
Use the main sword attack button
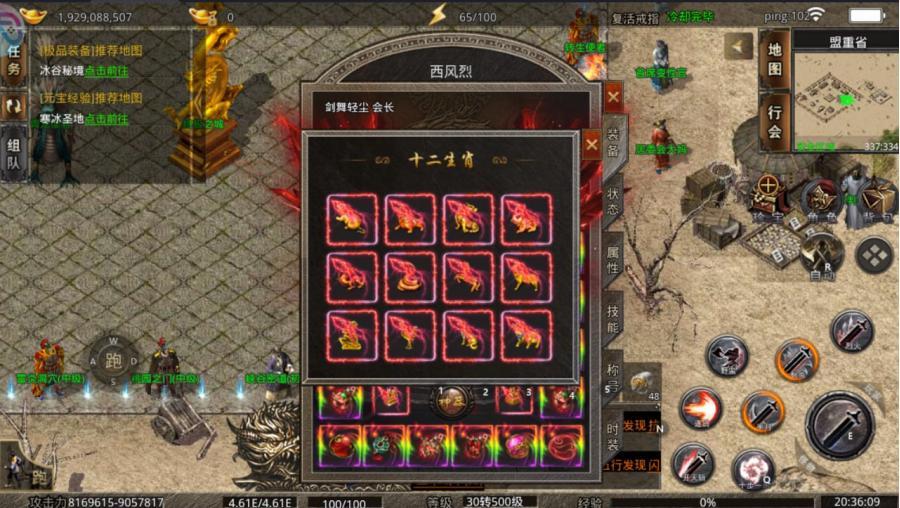(840, 423)
